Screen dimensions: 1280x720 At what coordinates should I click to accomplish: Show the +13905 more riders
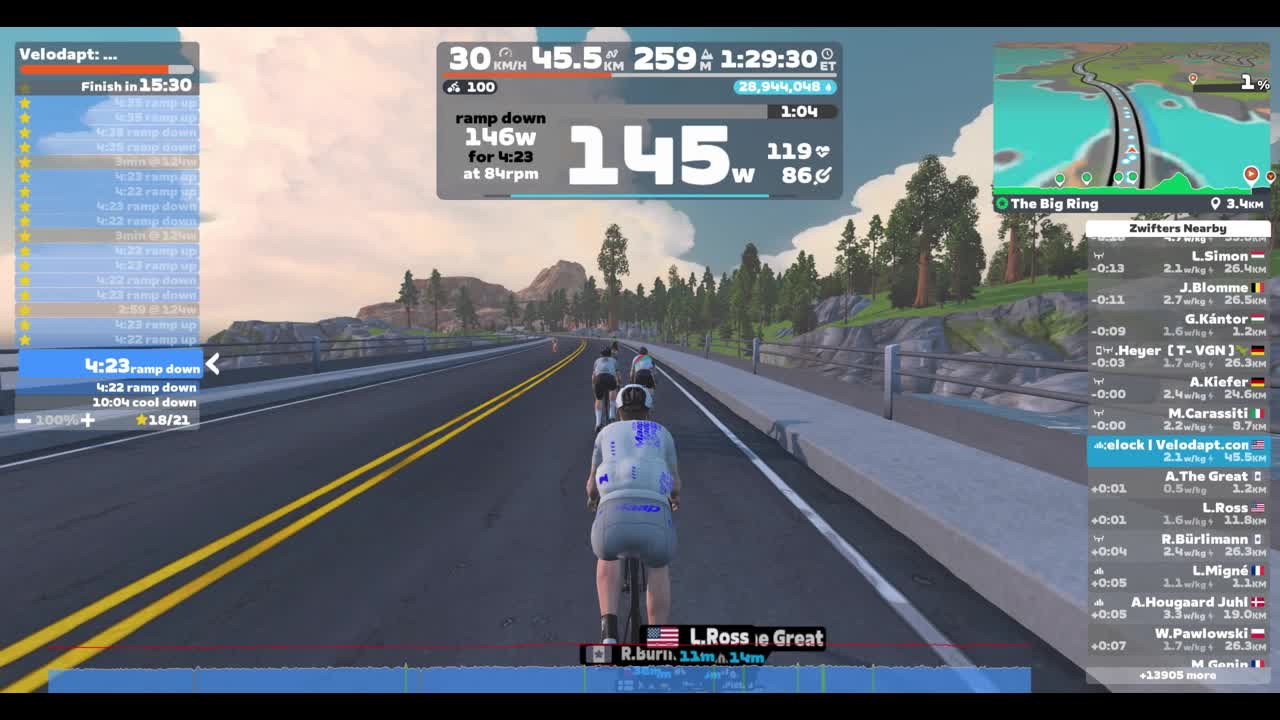[1177, 675]
